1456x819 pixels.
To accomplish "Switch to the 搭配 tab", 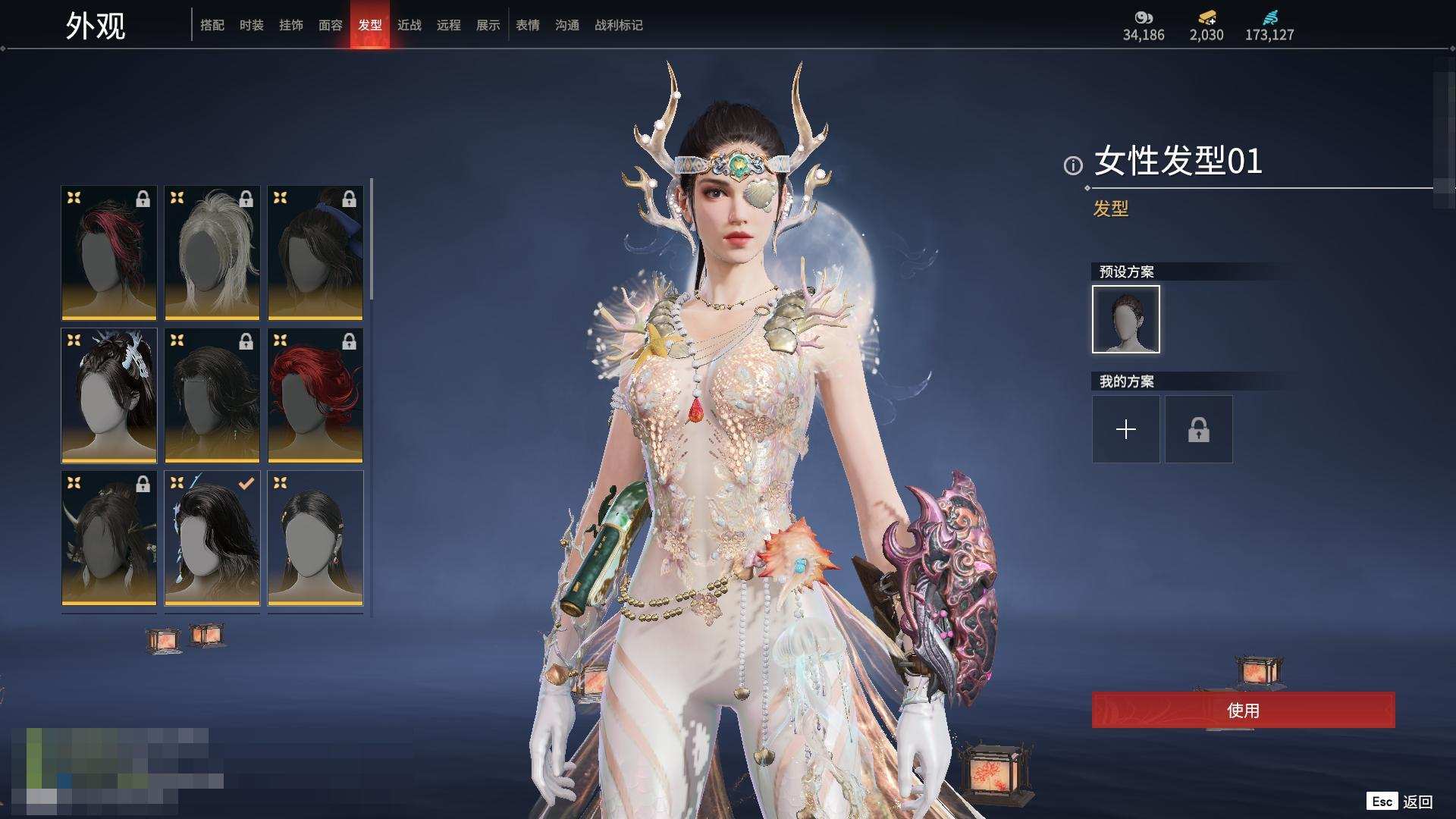I will click(x=212, y=25).
